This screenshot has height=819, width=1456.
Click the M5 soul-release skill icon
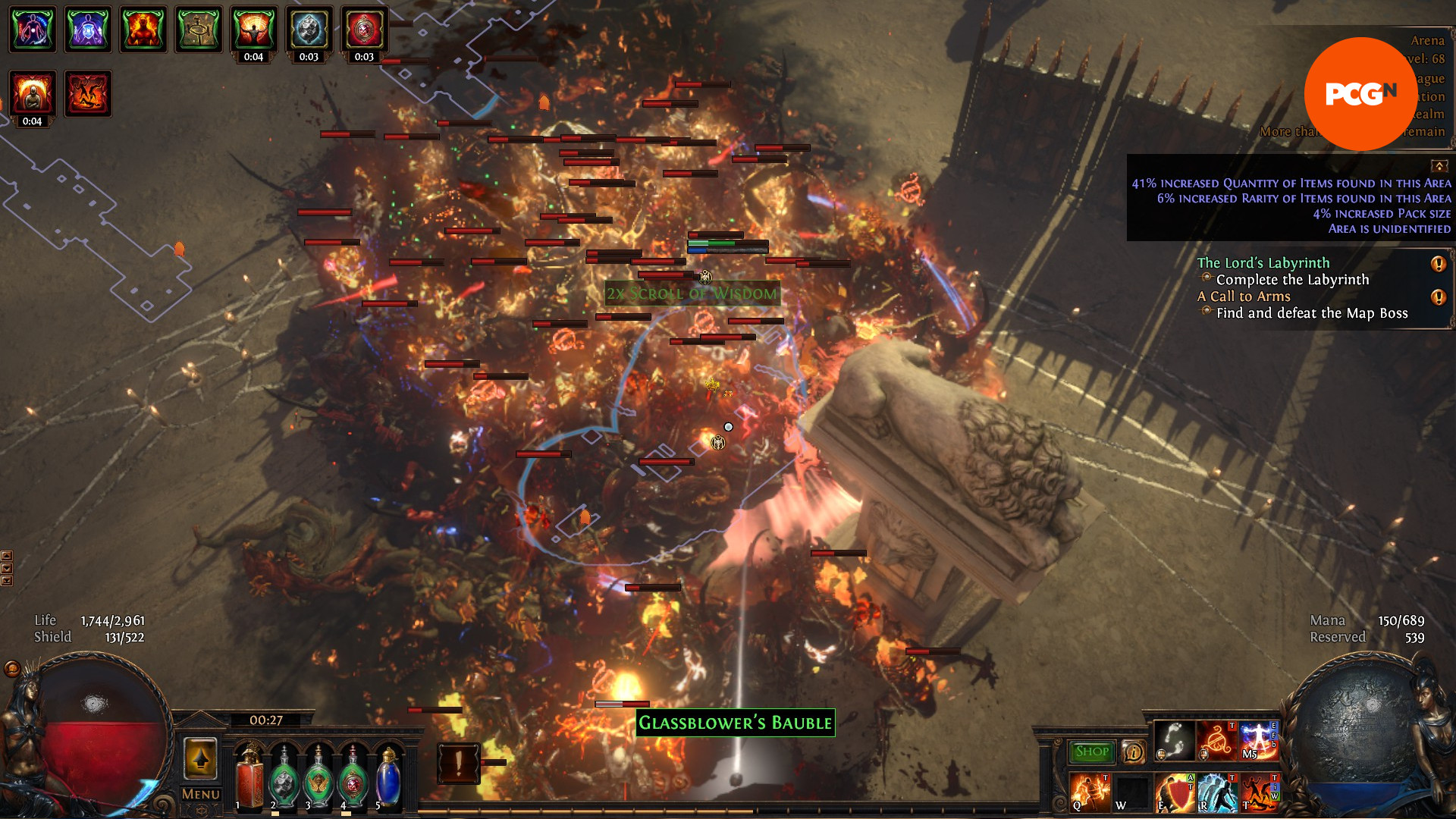click(x=1257, y=739)
